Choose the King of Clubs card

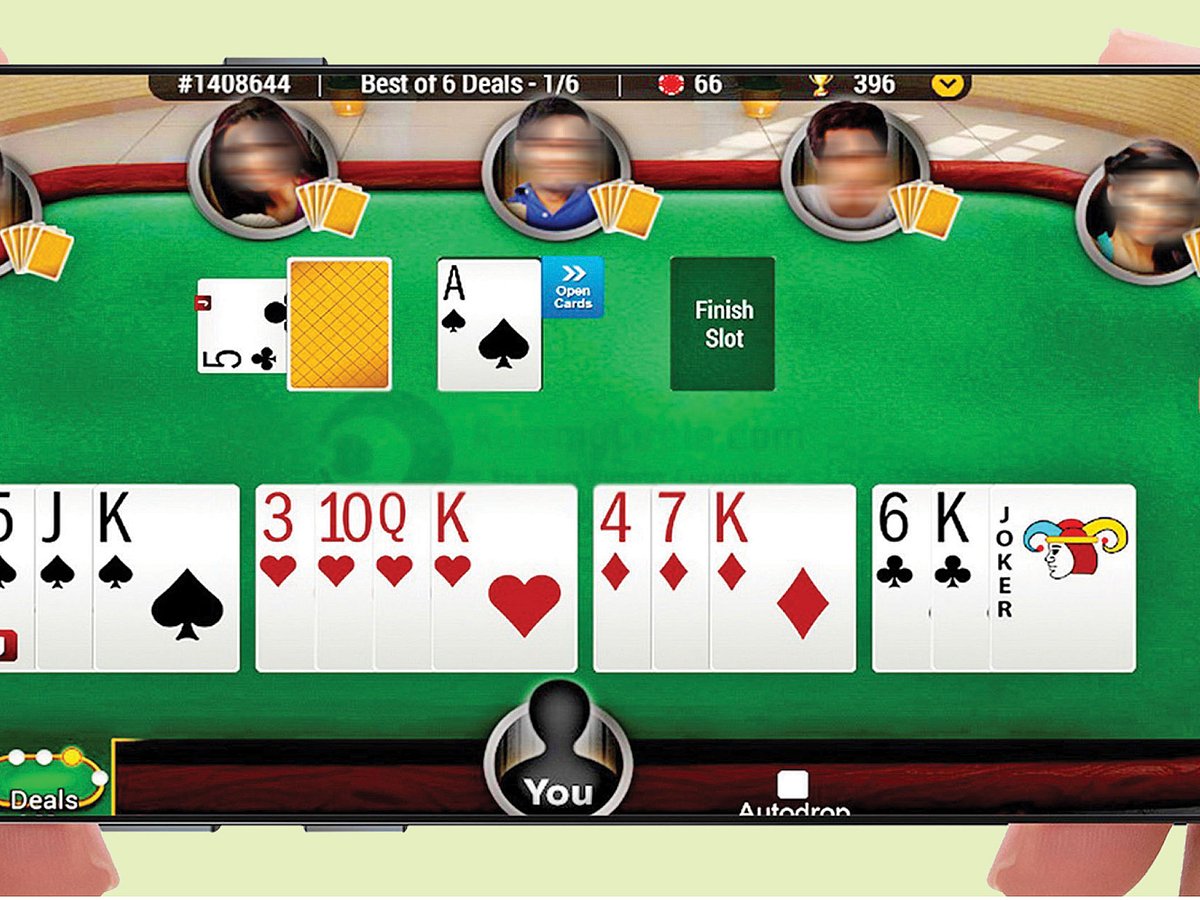tap(960, 577)
